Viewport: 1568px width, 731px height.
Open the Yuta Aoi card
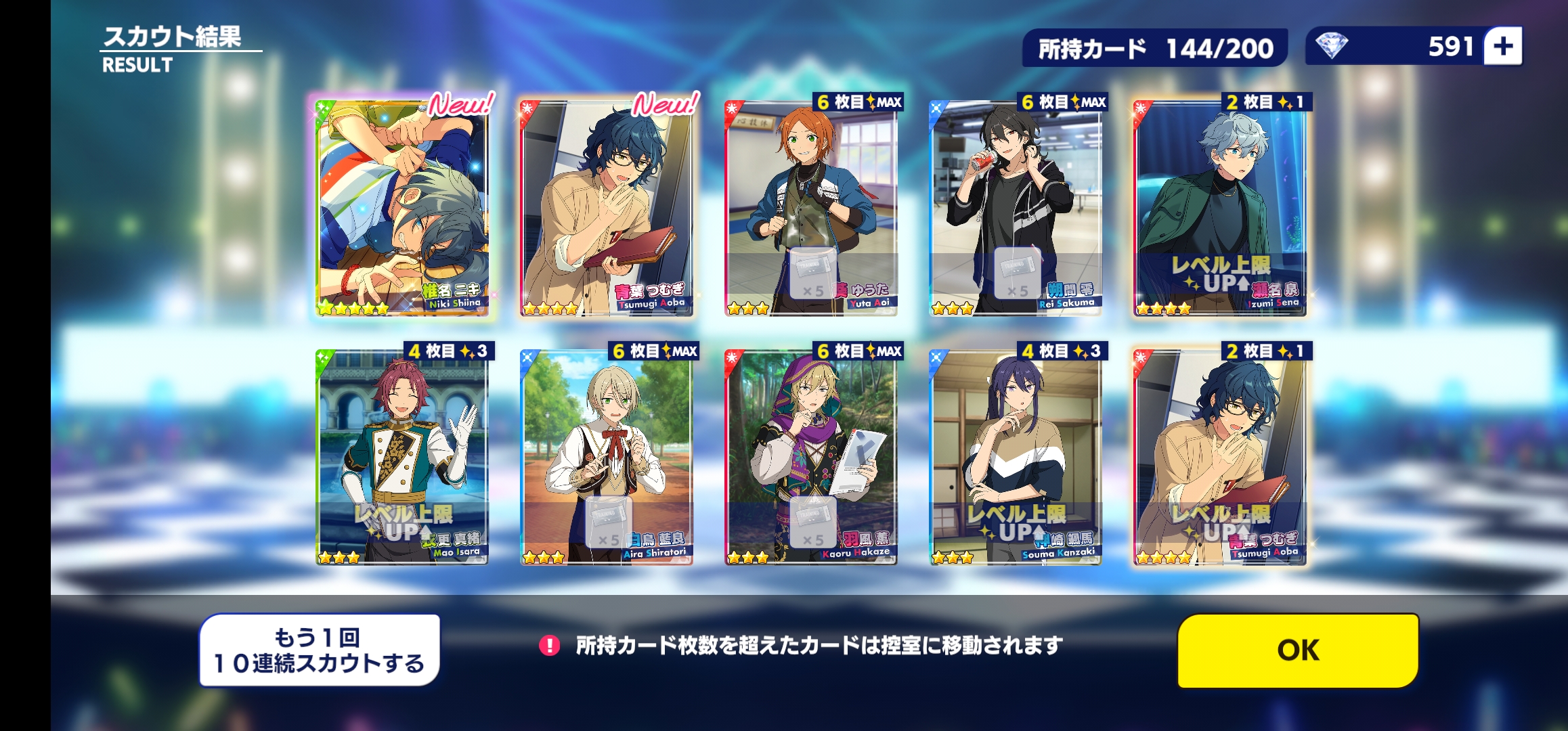811,208
